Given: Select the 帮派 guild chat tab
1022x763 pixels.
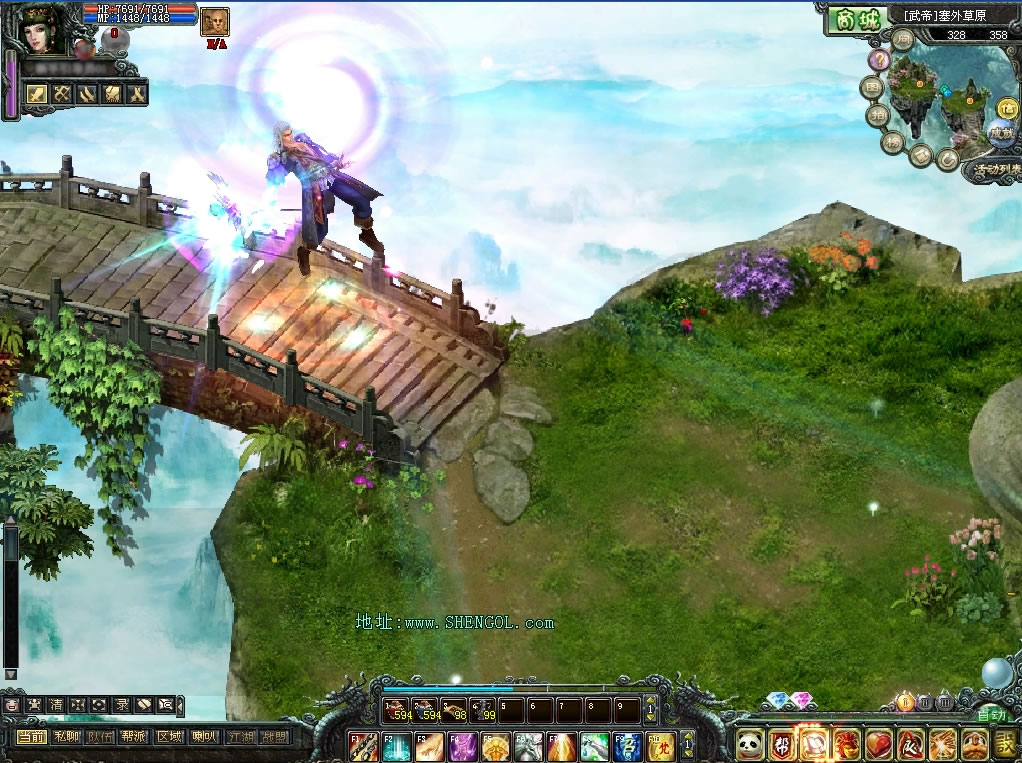Looking at the screenshot, I should pyautogui.click(x=134, y=736).
